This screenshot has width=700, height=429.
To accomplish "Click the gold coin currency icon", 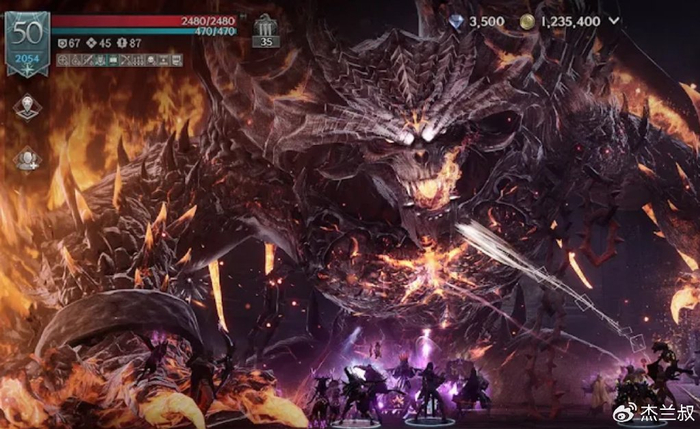I will [x=527, y=20].
